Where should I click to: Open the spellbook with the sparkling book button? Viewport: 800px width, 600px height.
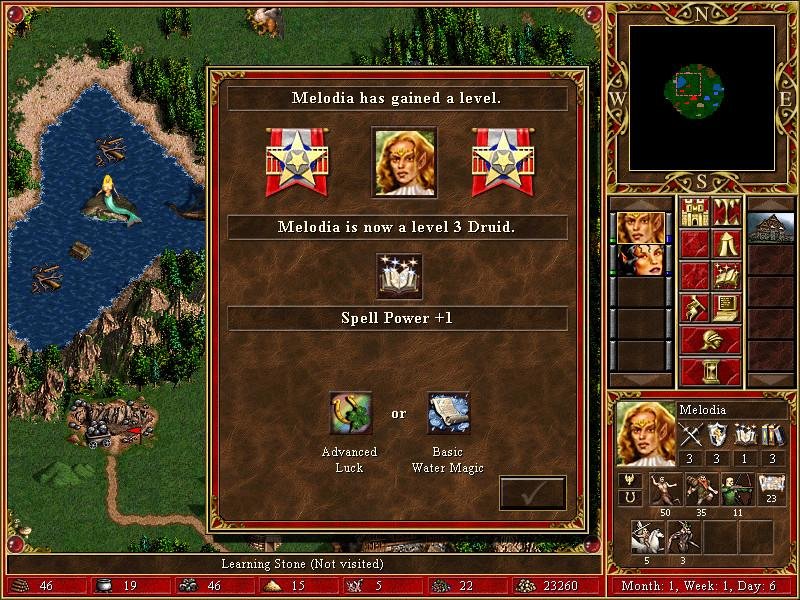click(726, 274)
